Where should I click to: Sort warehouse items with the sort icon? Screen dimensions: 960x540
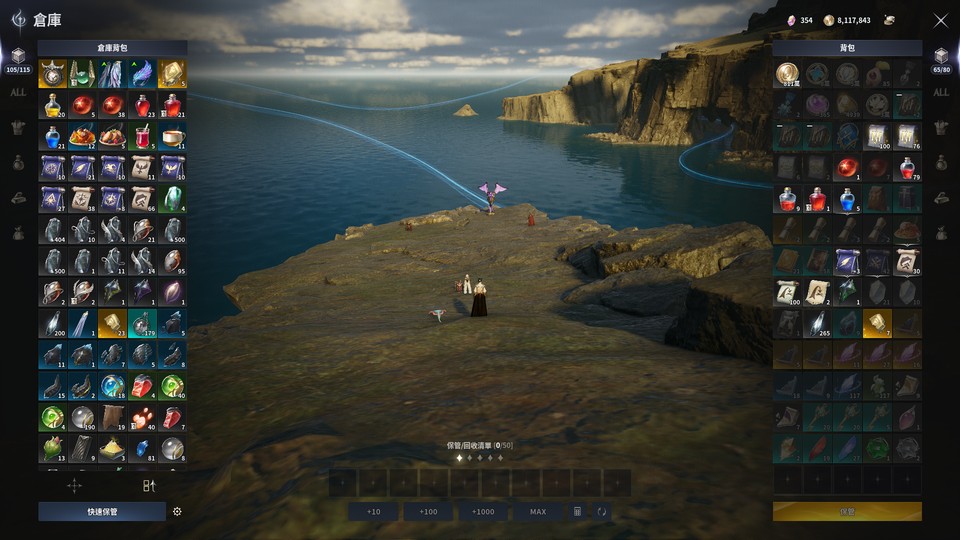coord(149,486)
